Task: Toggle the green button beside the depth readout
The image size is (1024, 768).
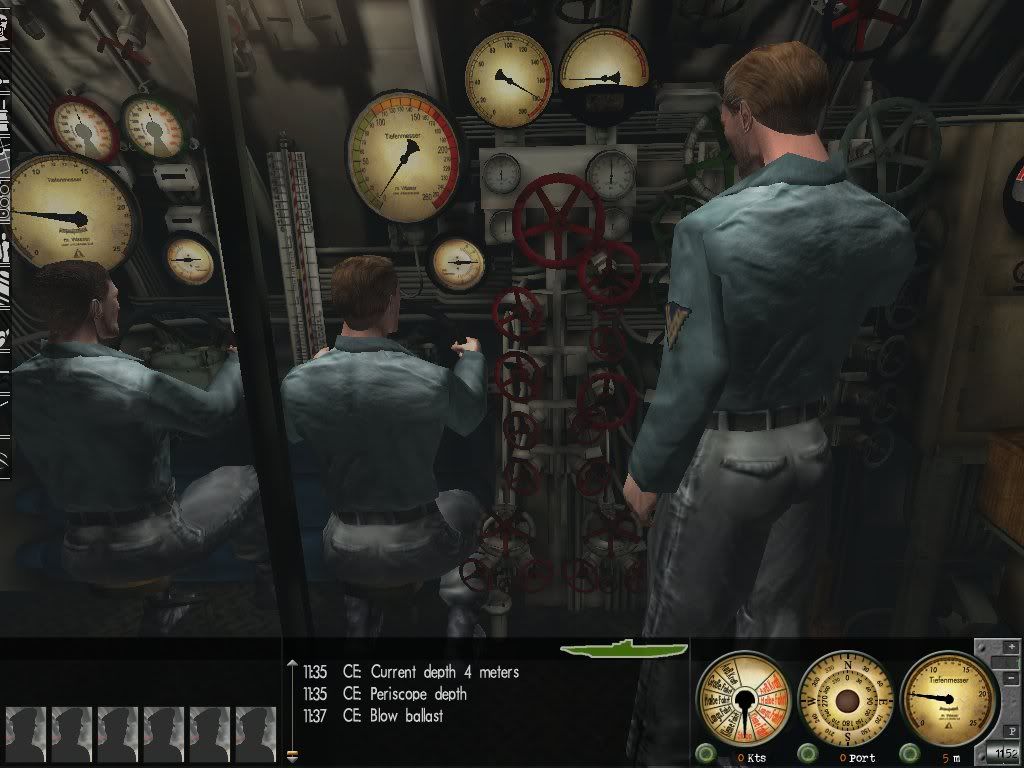Action: [909, 752]
